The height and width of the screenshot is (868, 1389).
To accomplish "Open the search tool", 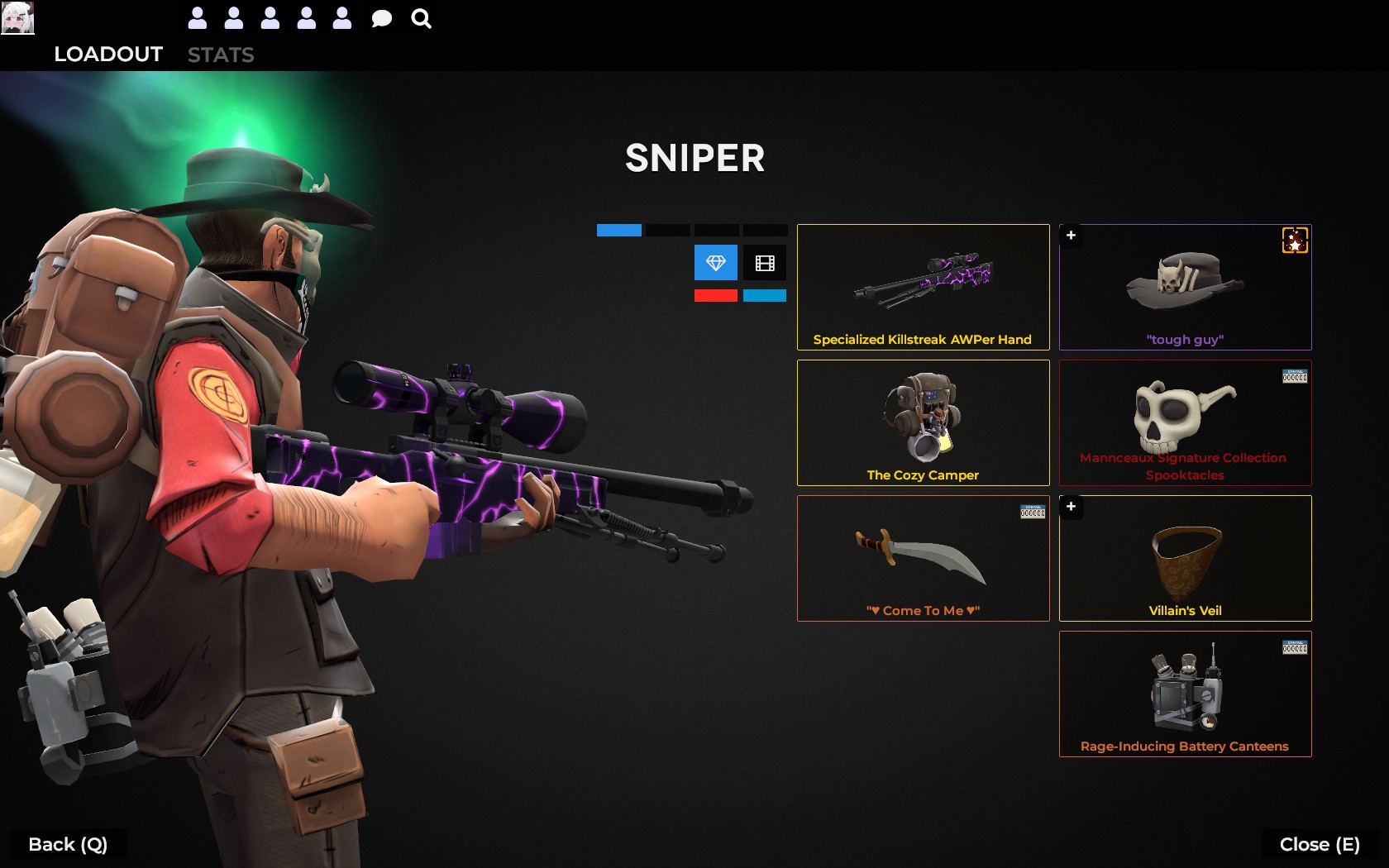I will pyautogui.click(x=421, y=17).
